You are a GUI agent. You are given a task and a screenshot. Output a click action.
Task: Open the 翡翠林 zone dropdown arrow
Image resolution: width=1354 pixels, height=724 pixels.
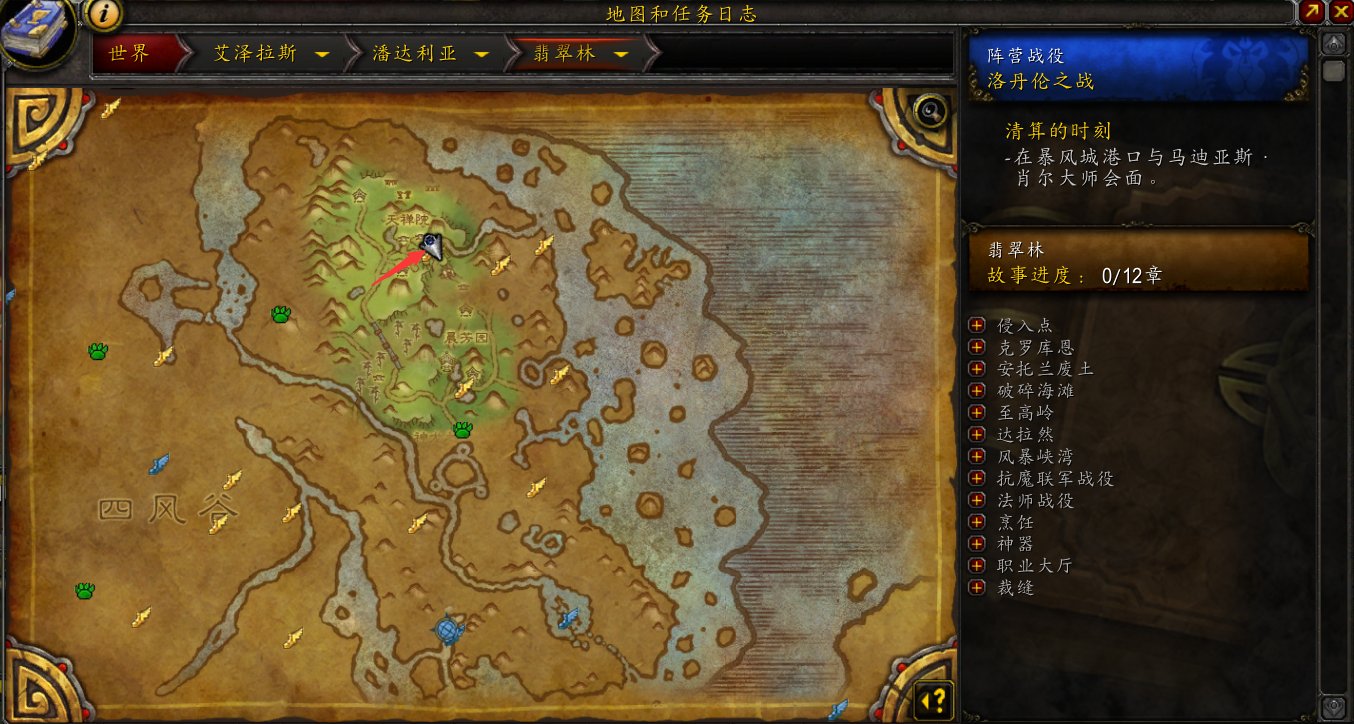pos(621,55)
